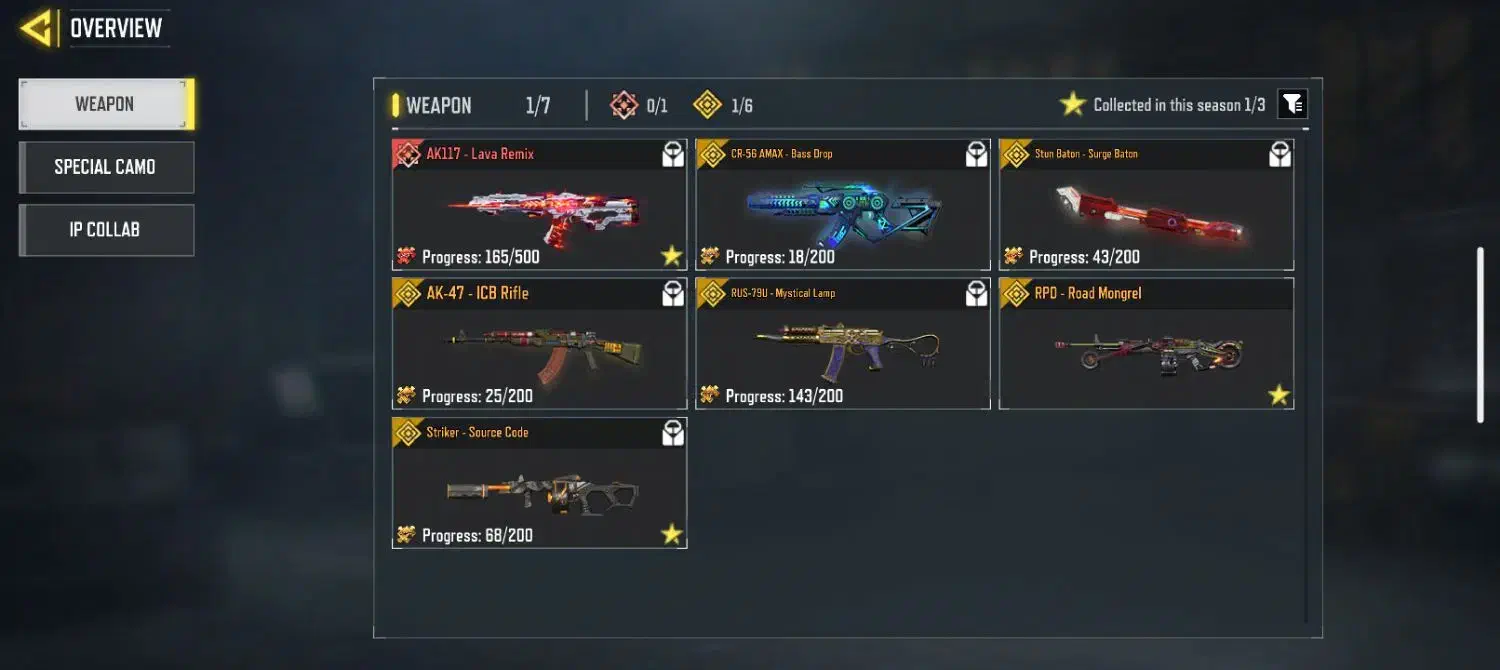The height and width of the screenshot is (670, 1500).
Task: Select the AK117 Lava Remix card
Action: tap(539, 205)
